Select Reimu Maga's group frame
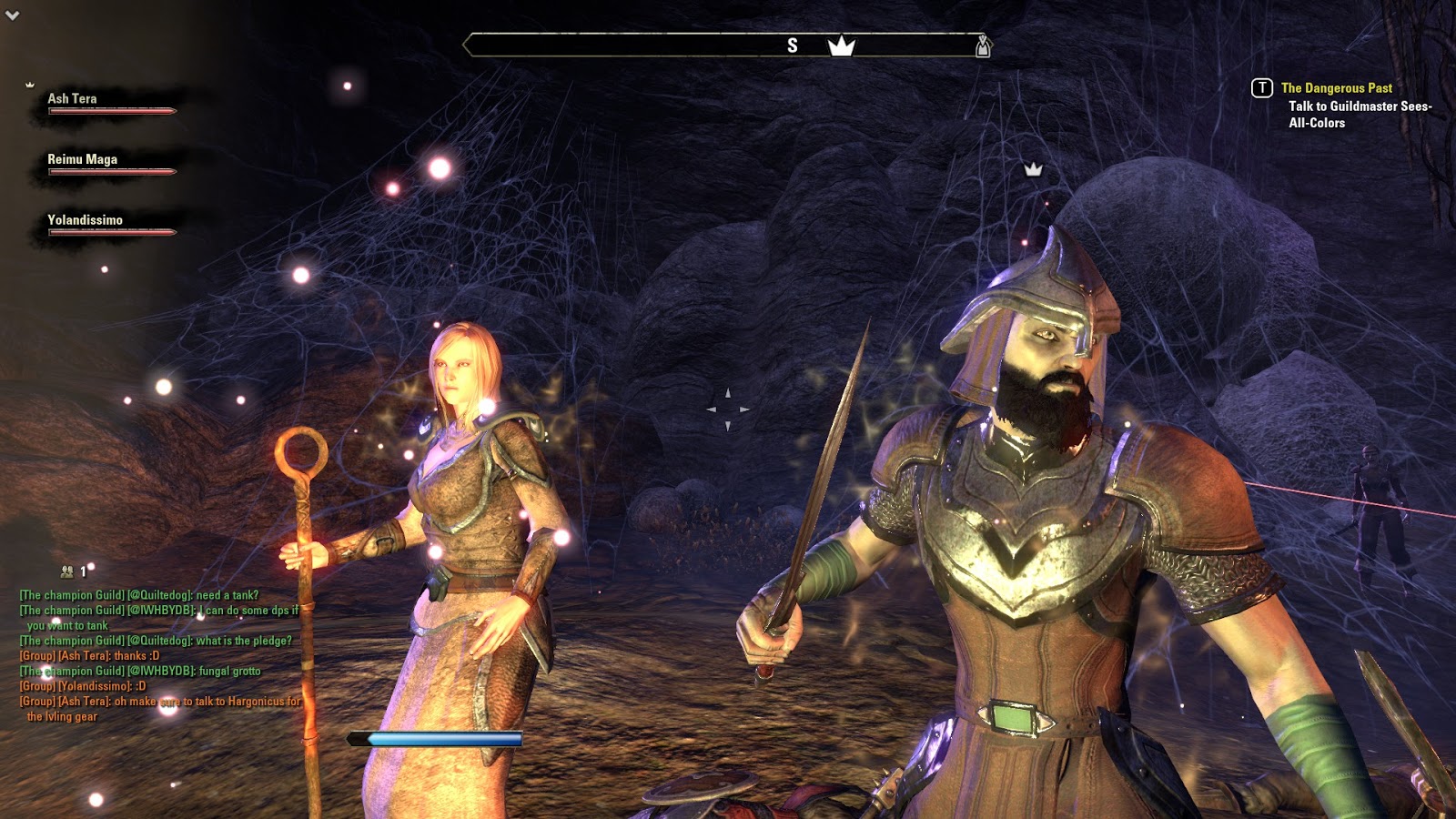The image size is (1456, 819). (100, 162)
